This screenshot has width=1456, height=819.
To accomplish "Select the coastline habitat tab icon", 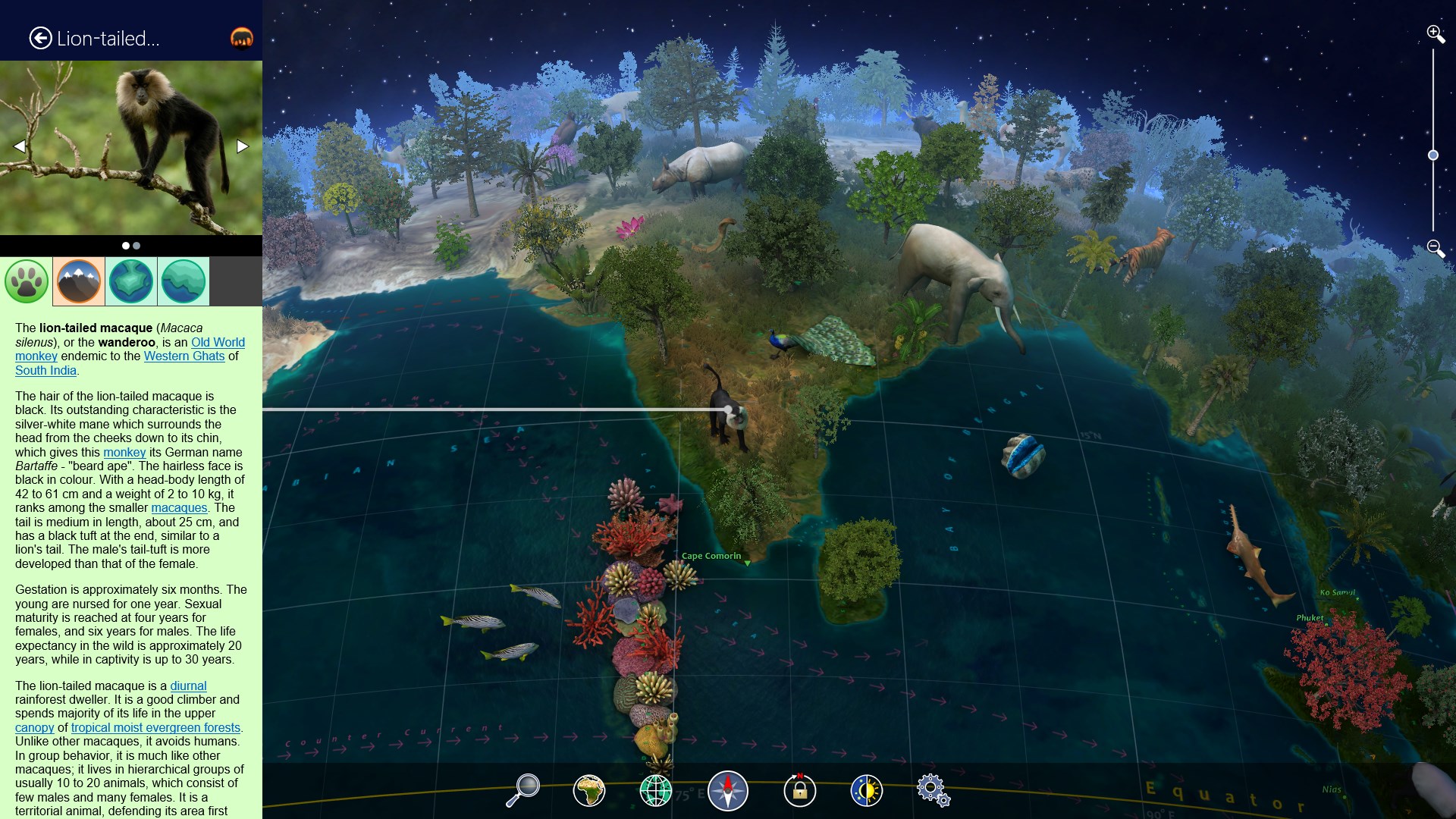I will click(x=183, y=281).
